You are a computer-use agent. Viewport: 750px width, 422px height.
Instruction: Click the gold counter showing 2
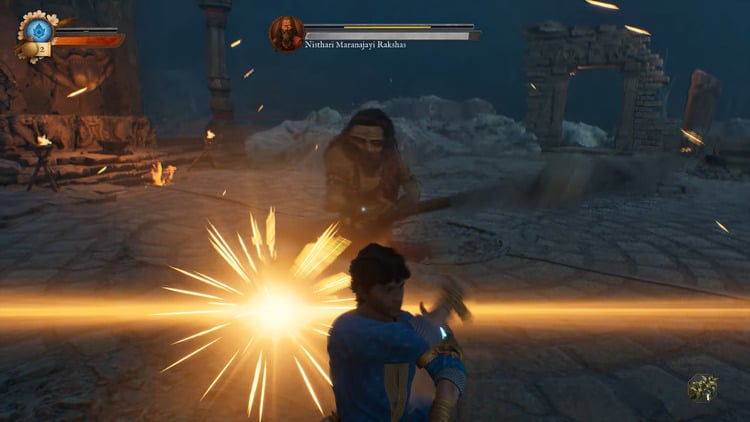[41, 49]
